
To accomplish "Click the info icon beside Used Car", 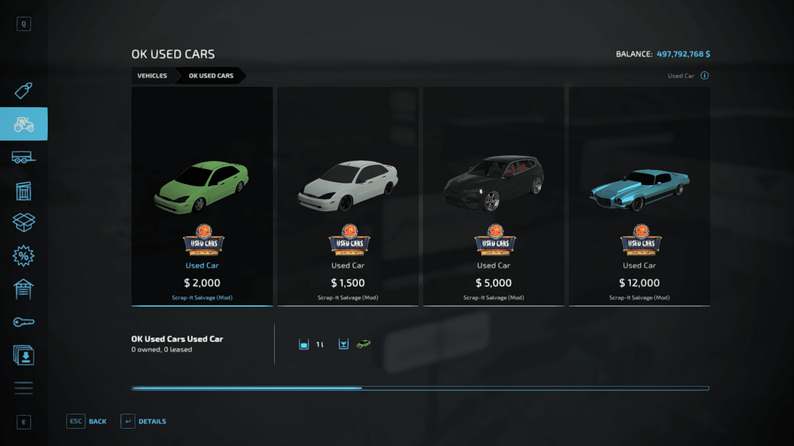I will tap(705, 76).
